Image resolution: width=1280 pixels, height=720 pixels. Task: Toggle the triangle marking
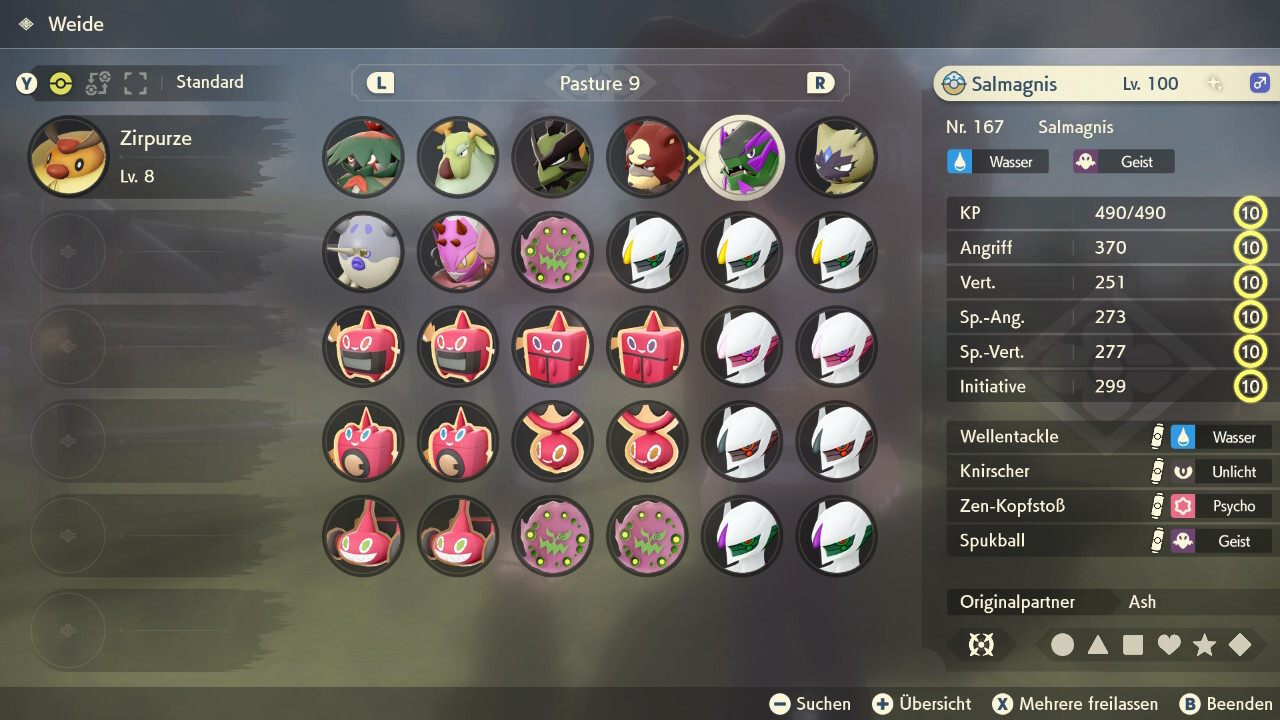click(x=1098, y=645)
